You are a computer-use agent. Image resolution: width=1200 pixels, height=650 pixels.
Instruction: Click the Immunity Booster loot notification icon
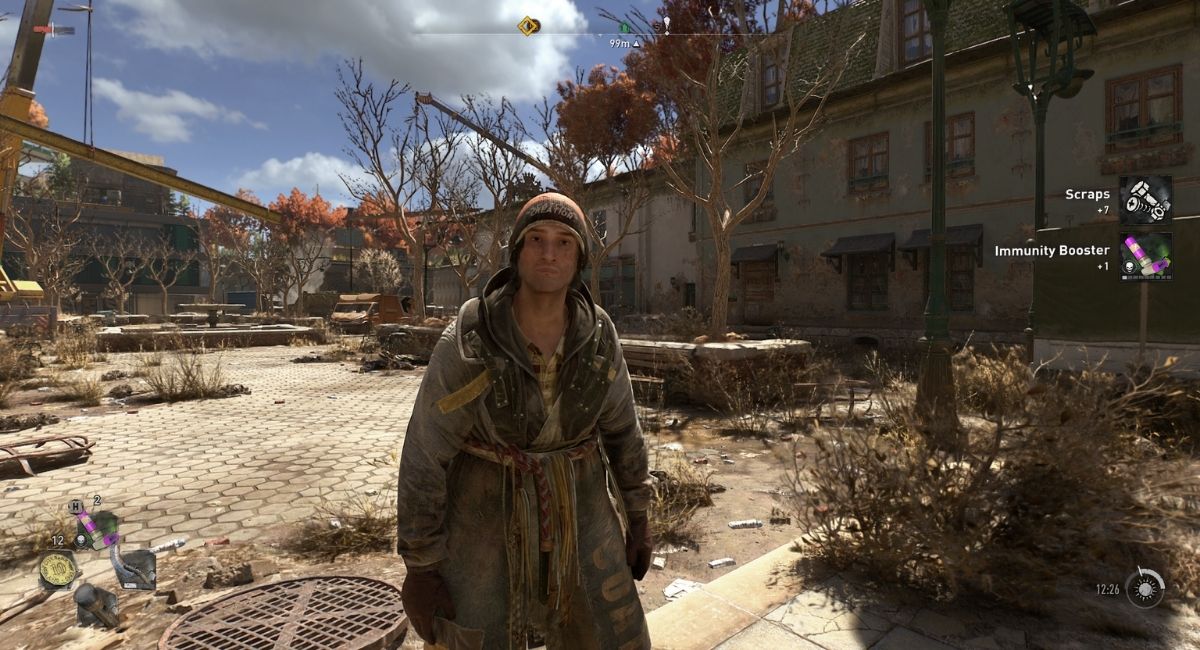click(1145, 256)
